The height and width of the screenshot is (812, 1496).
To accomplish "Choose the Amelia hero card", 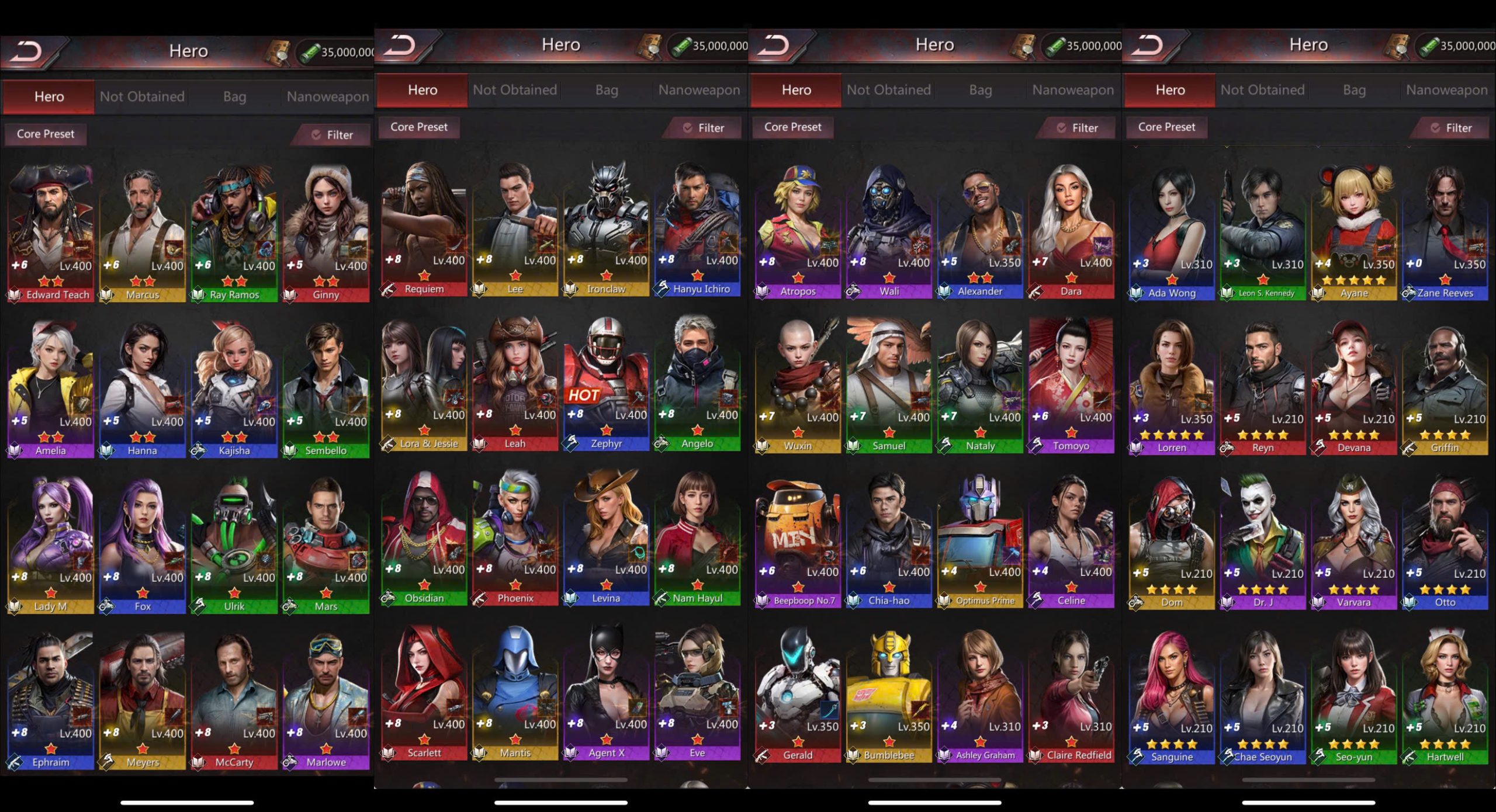I will pyautogui.click(x=51, y=390).
